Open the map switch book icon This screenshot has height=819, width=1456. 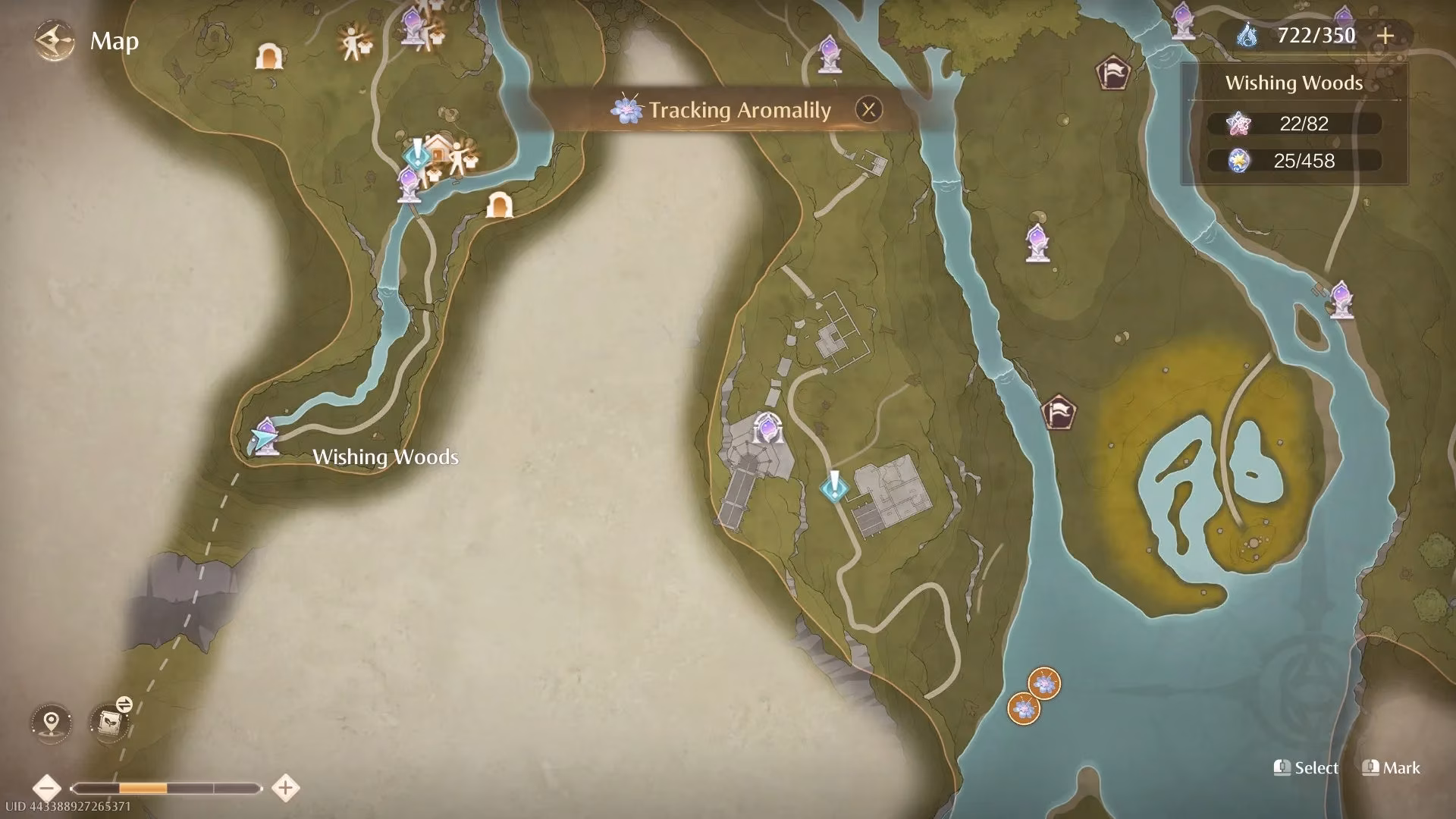coord(108,721)
